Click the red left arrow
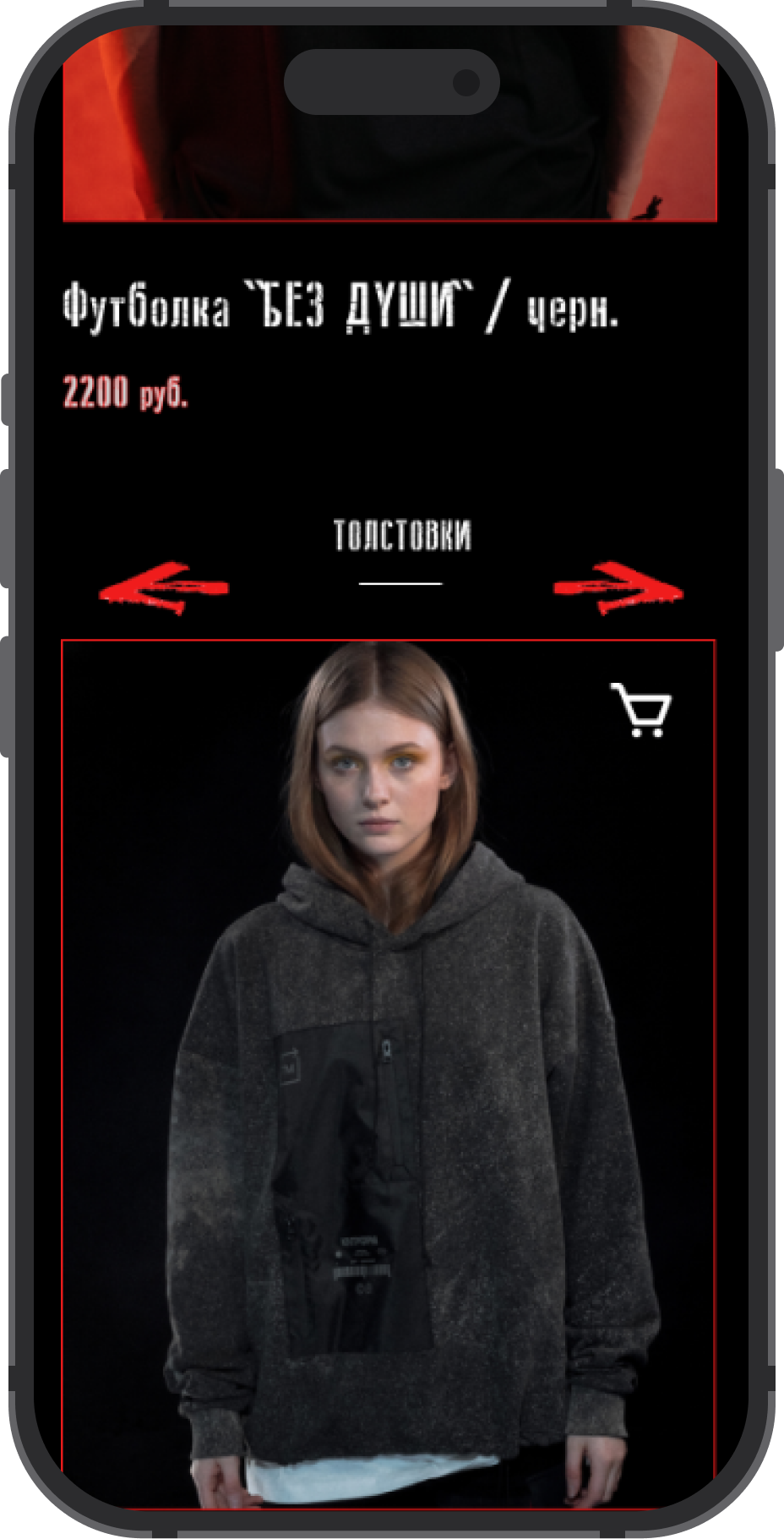Screen dimensions: 784x1539 [164, 587]
